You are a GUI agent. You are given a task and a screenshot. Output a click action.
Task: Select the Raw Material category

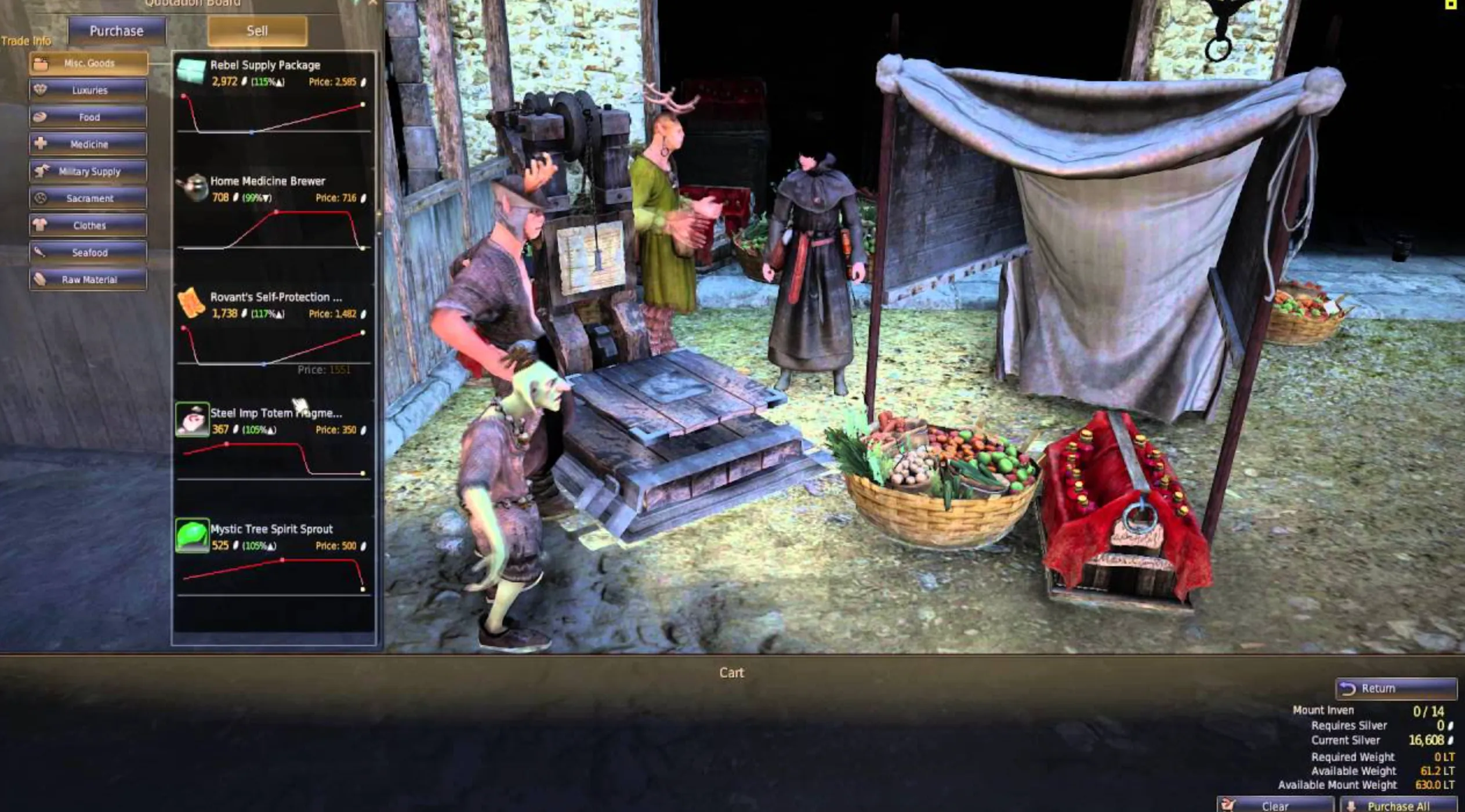[89, 280]
